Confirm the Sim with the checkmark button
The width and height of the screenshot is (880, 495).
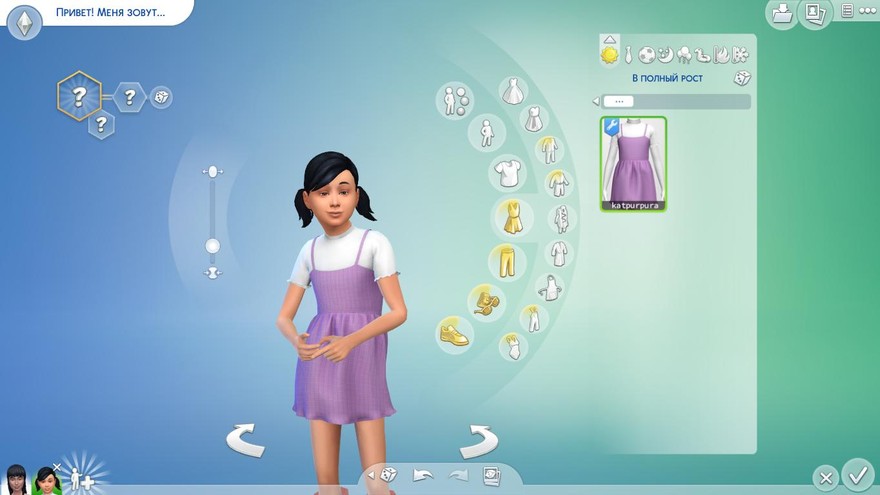click(x=857, y=473)
